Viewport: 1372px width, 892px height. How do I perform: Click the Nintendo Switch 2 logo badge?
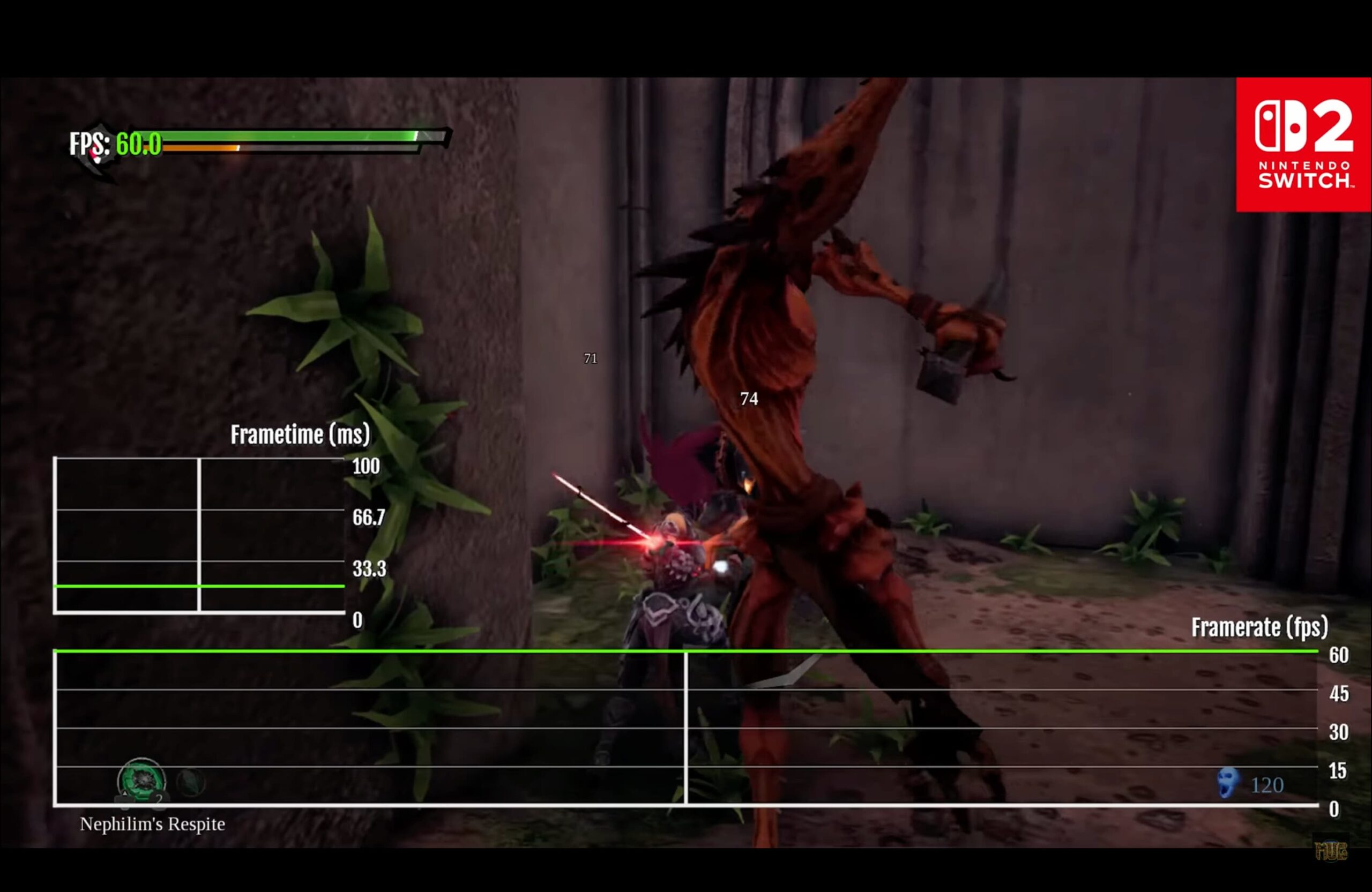(x=1303, y=145)
